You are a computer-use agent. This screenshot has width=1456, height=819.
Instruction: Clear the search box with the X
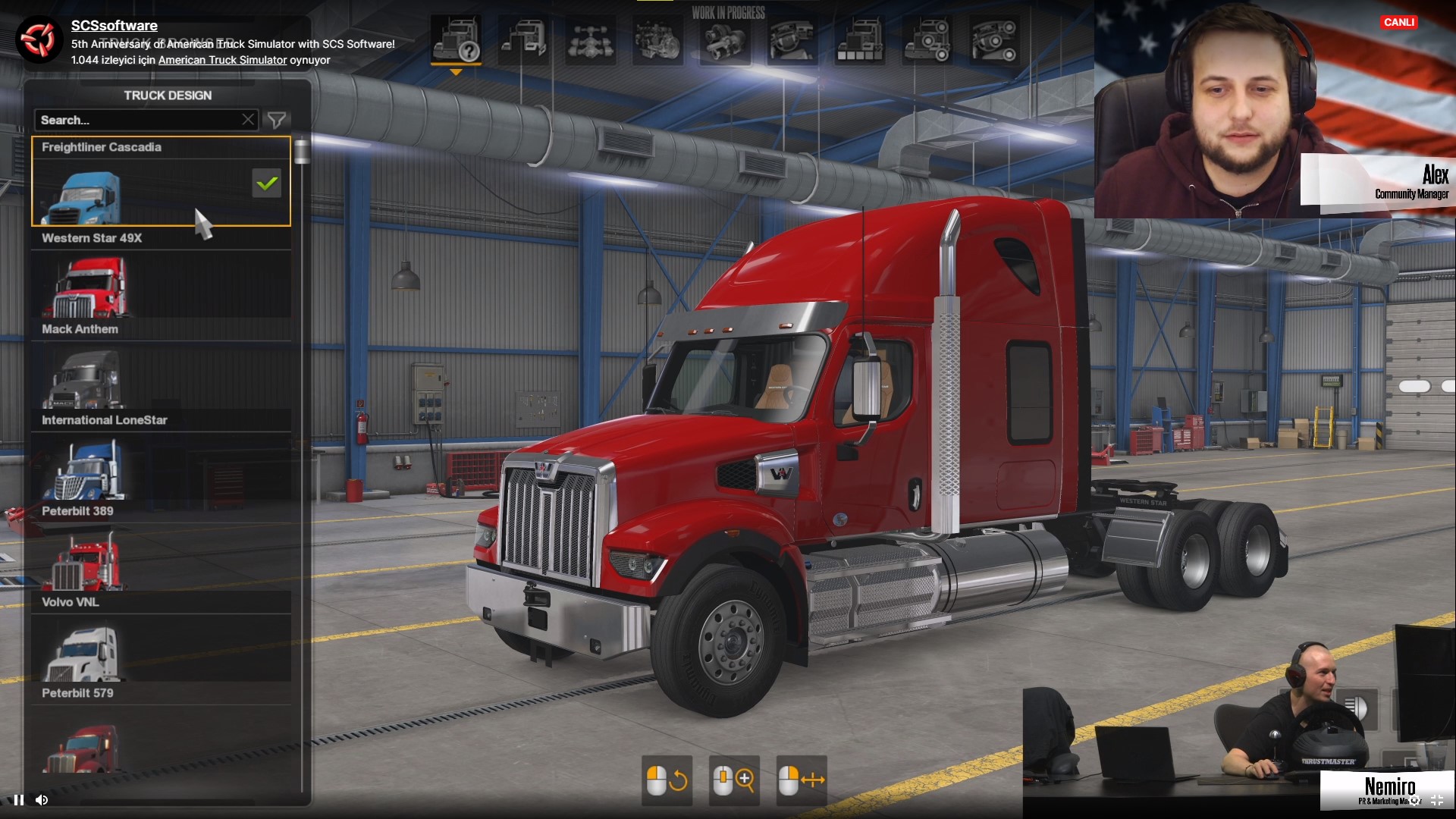pos(248,120)
